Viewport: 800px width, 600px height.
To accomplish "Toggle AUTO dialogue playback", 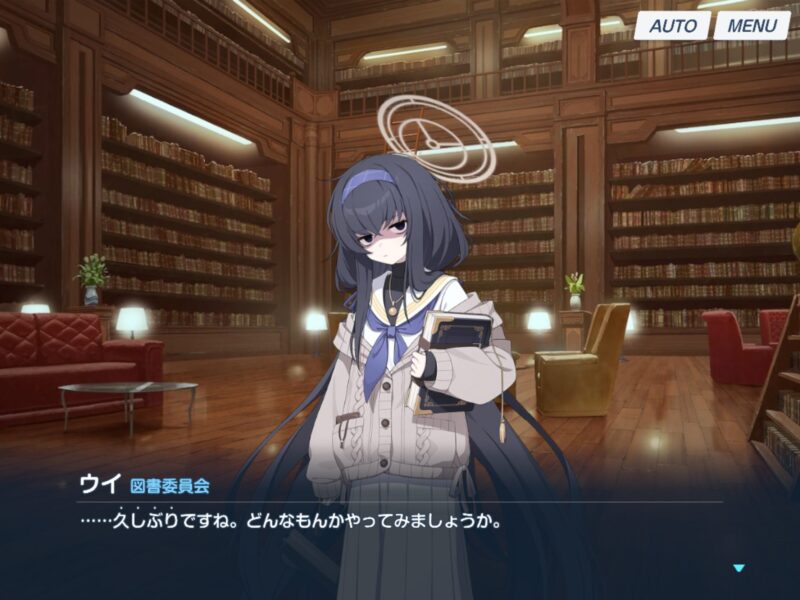I will coord(672,26).
